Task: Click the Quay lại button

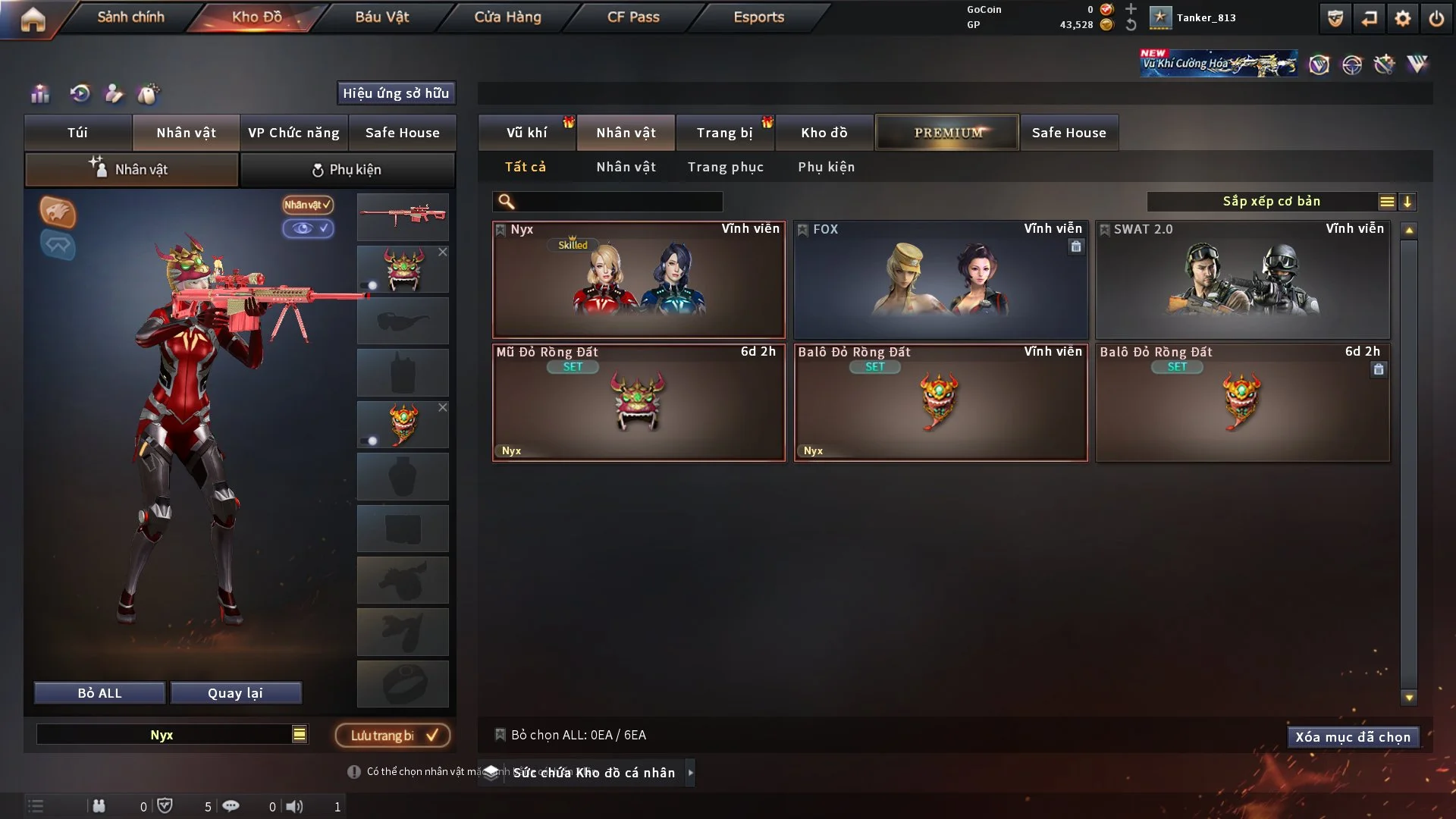Action: 235,693
